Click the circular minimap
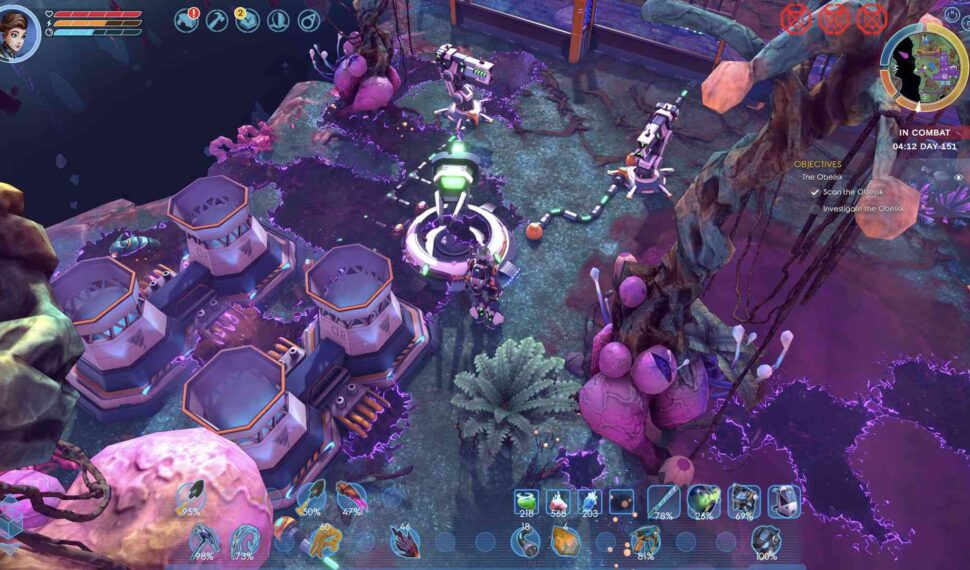 pos(923,67)
